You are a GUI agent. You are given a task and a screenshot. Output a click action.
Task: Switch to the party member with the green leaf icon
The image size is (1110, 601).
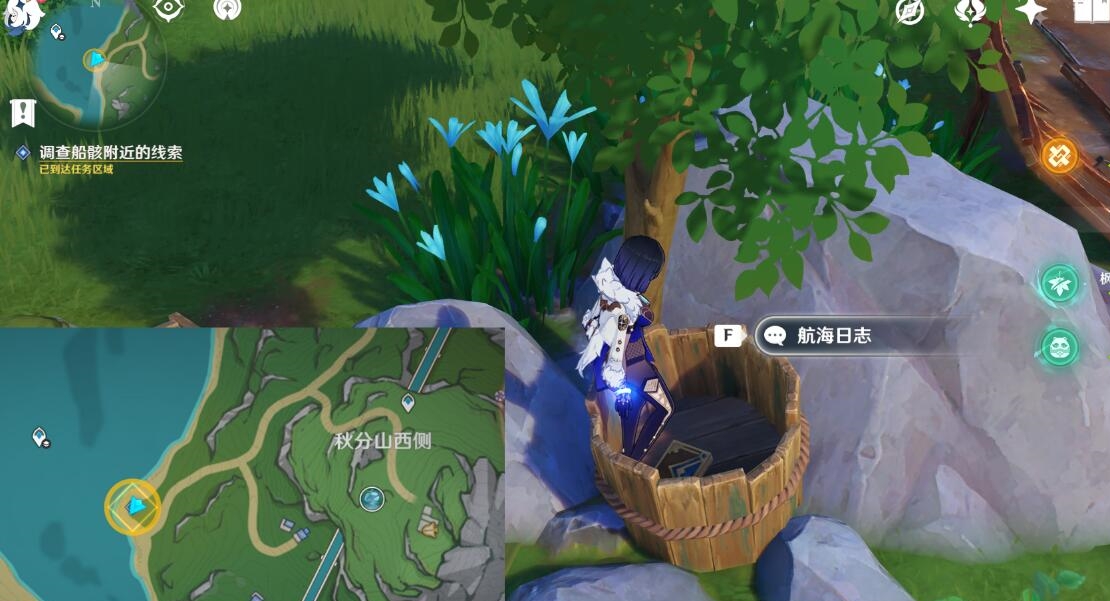pyautogui.click(x=1059, y=284)
